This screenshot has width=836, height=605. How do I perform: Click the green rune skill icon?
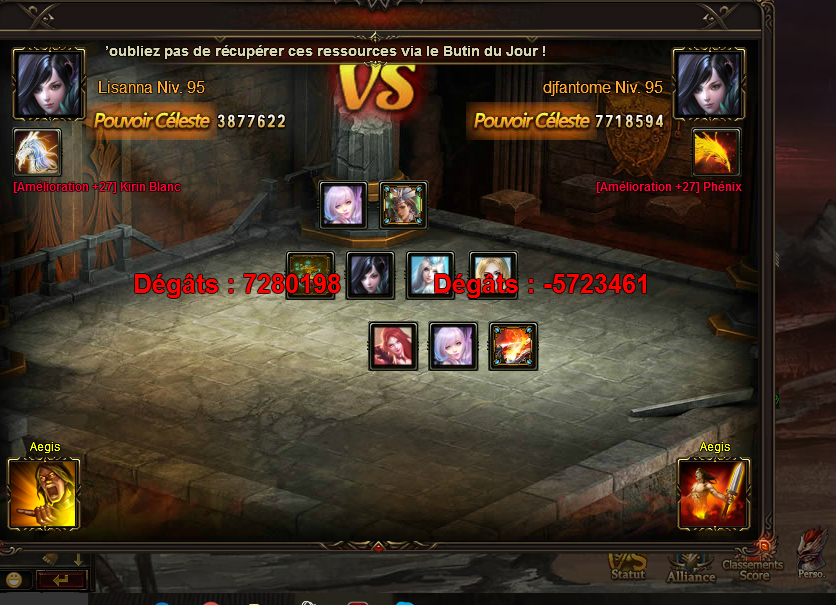click(x=310, y=276)
